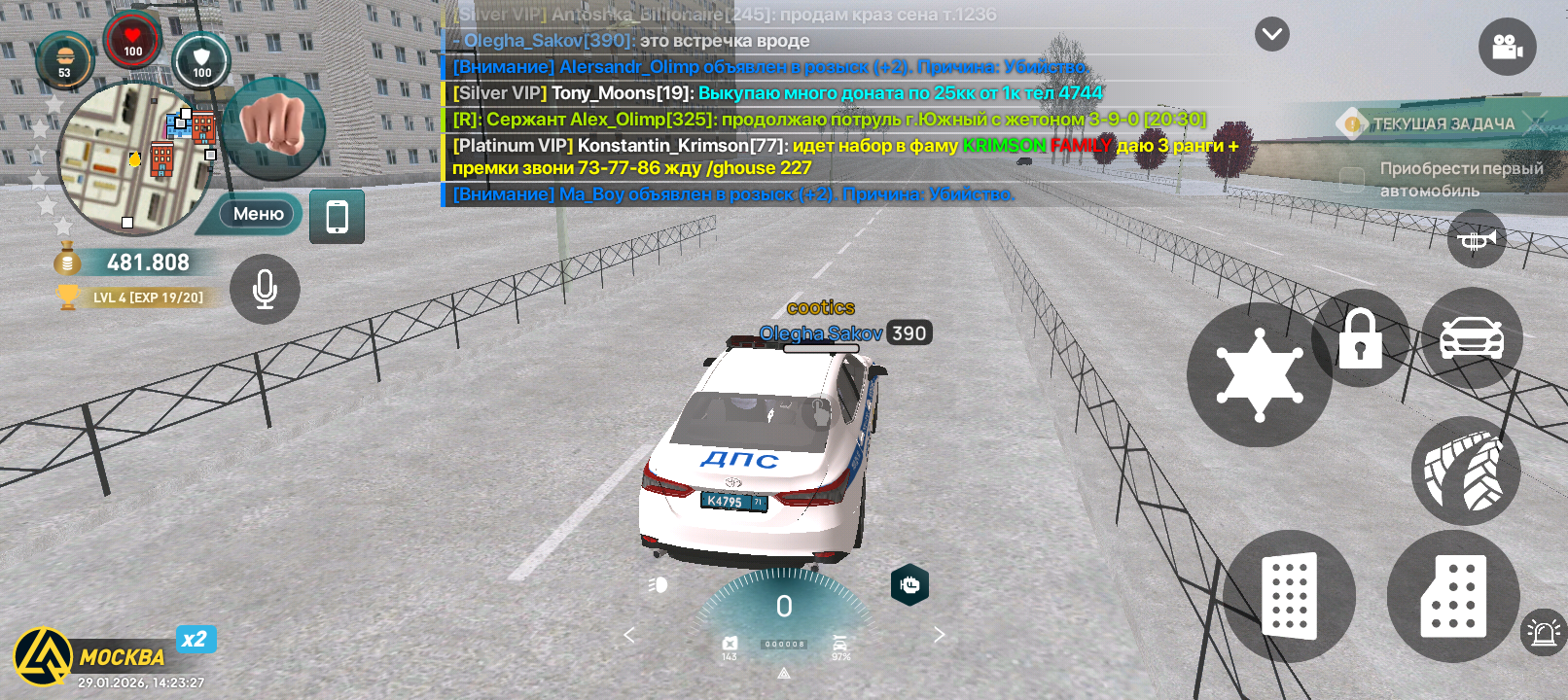This screenshot has width=1568, height=700.
Task: Tap the car icon button
Action: tap(1471, 337)
